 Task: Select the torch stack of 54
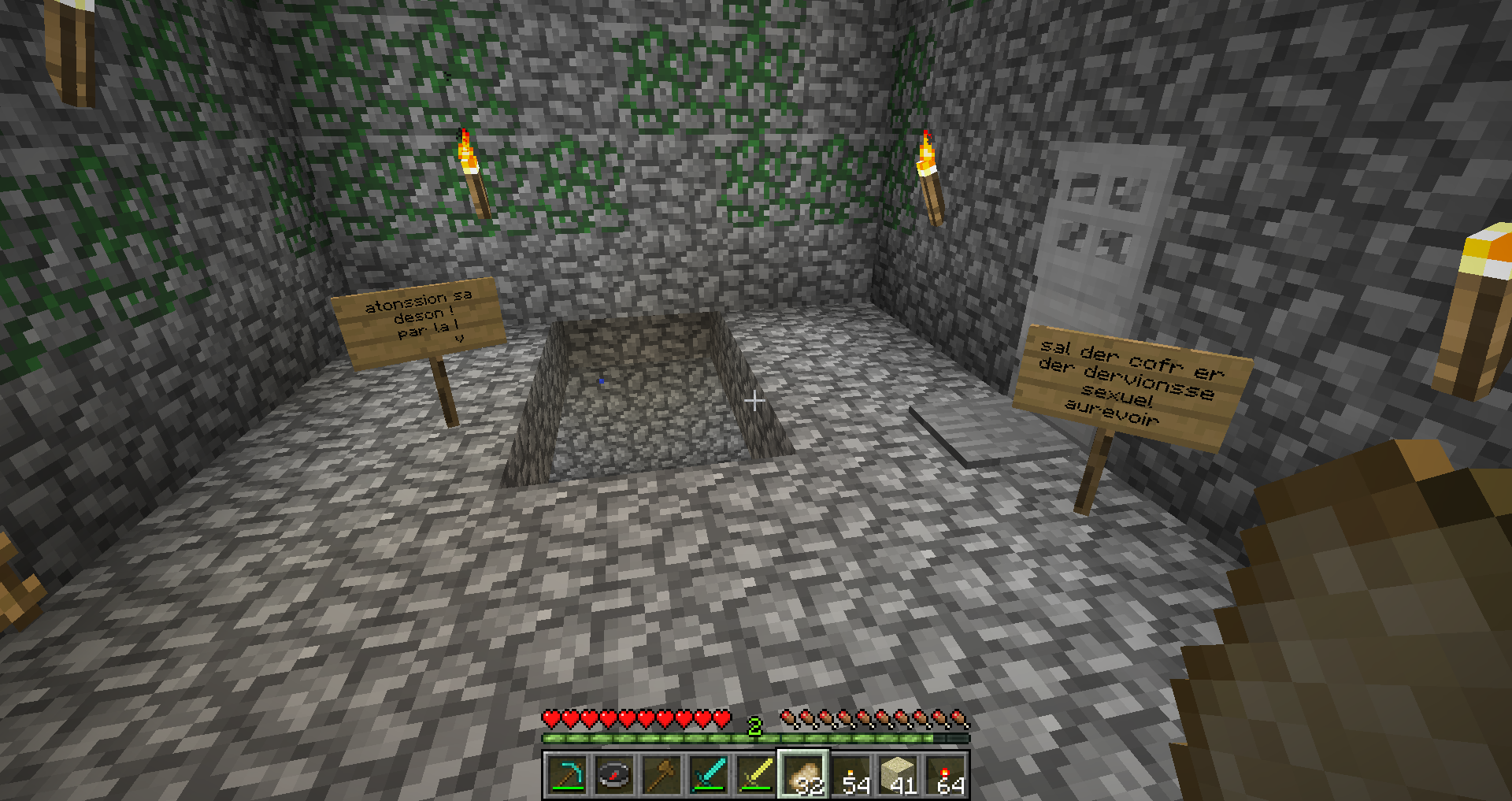(851, 775)
